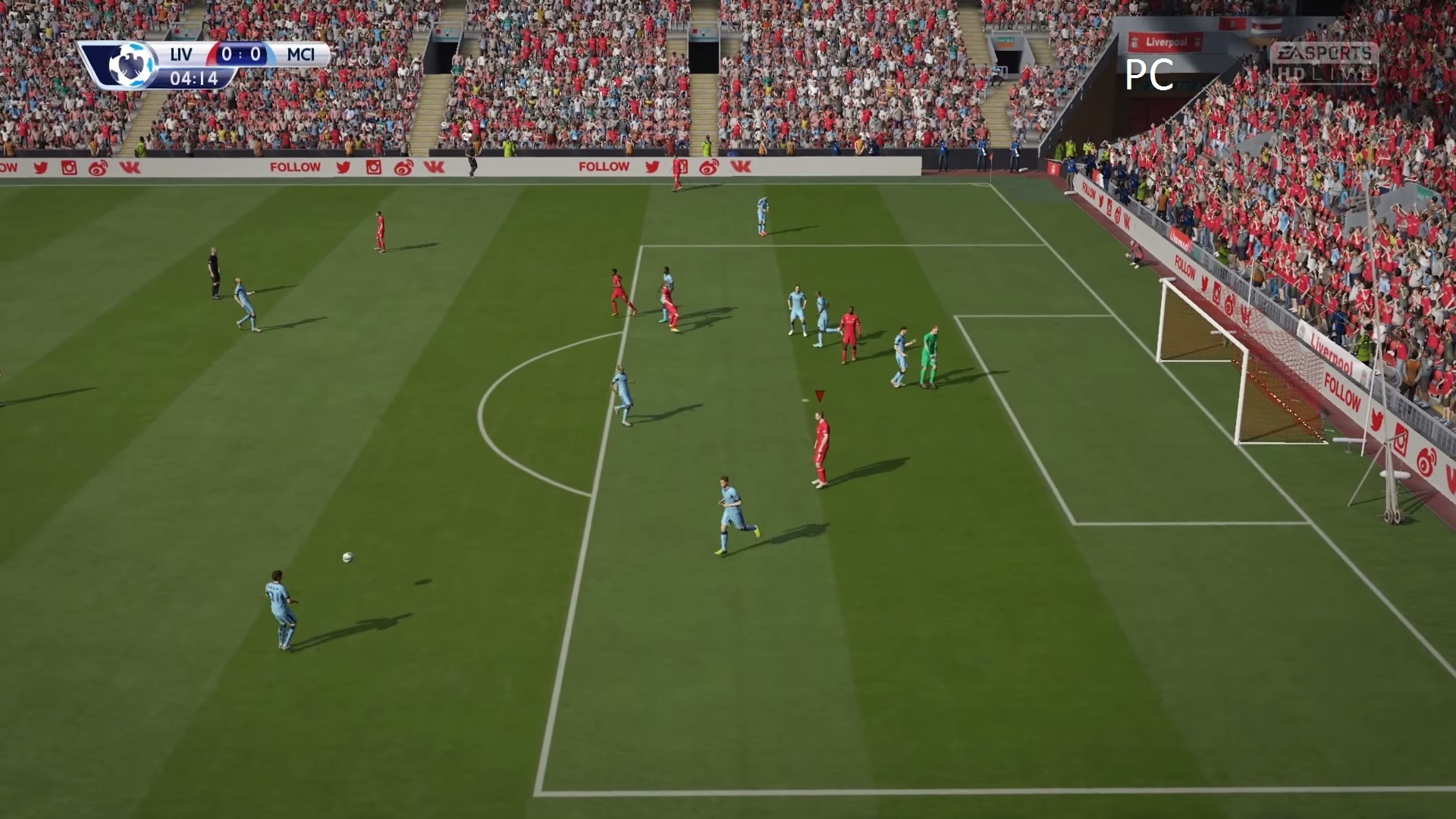Click the LIV team abbreviation on the scoreboard
The image size is (1456, 819).
click(x=180, y=53)
